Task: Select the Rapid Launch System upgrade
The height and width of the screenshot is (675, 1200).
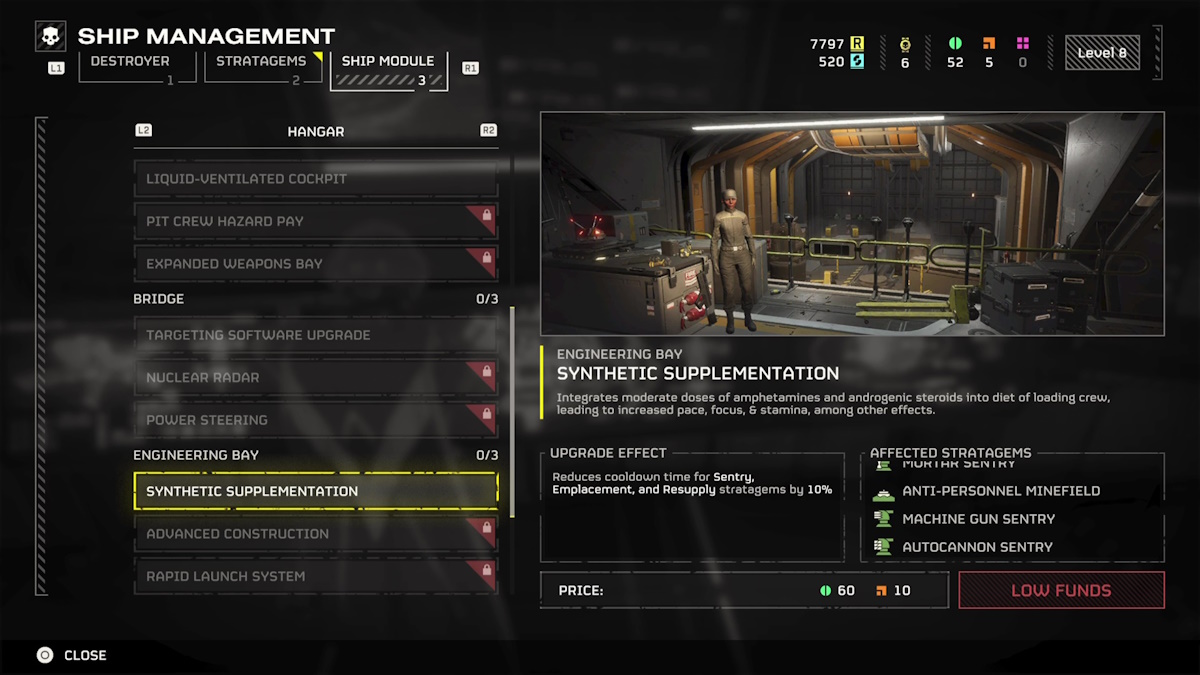Action: tap(315, 576)
